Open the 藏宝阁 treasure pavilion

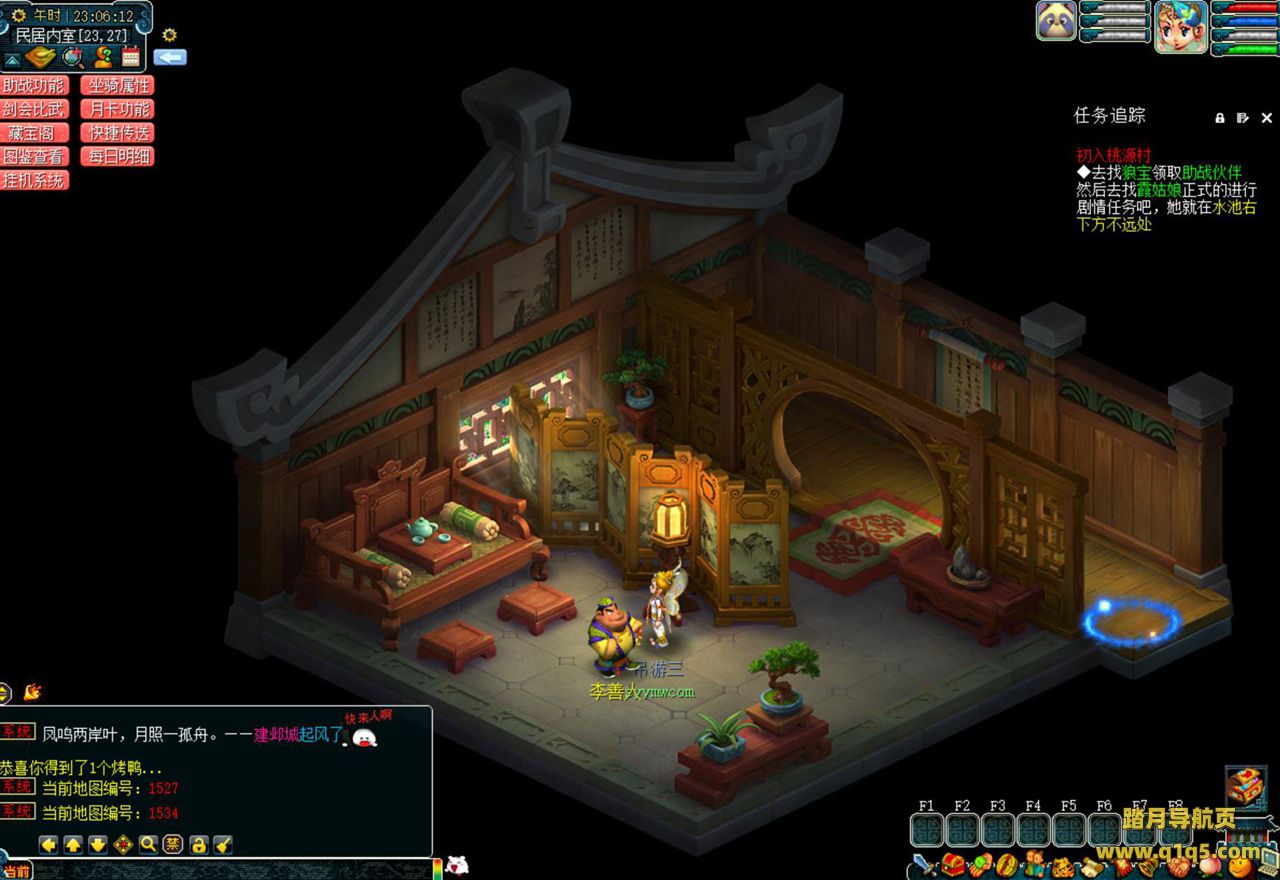coord(34,133)
